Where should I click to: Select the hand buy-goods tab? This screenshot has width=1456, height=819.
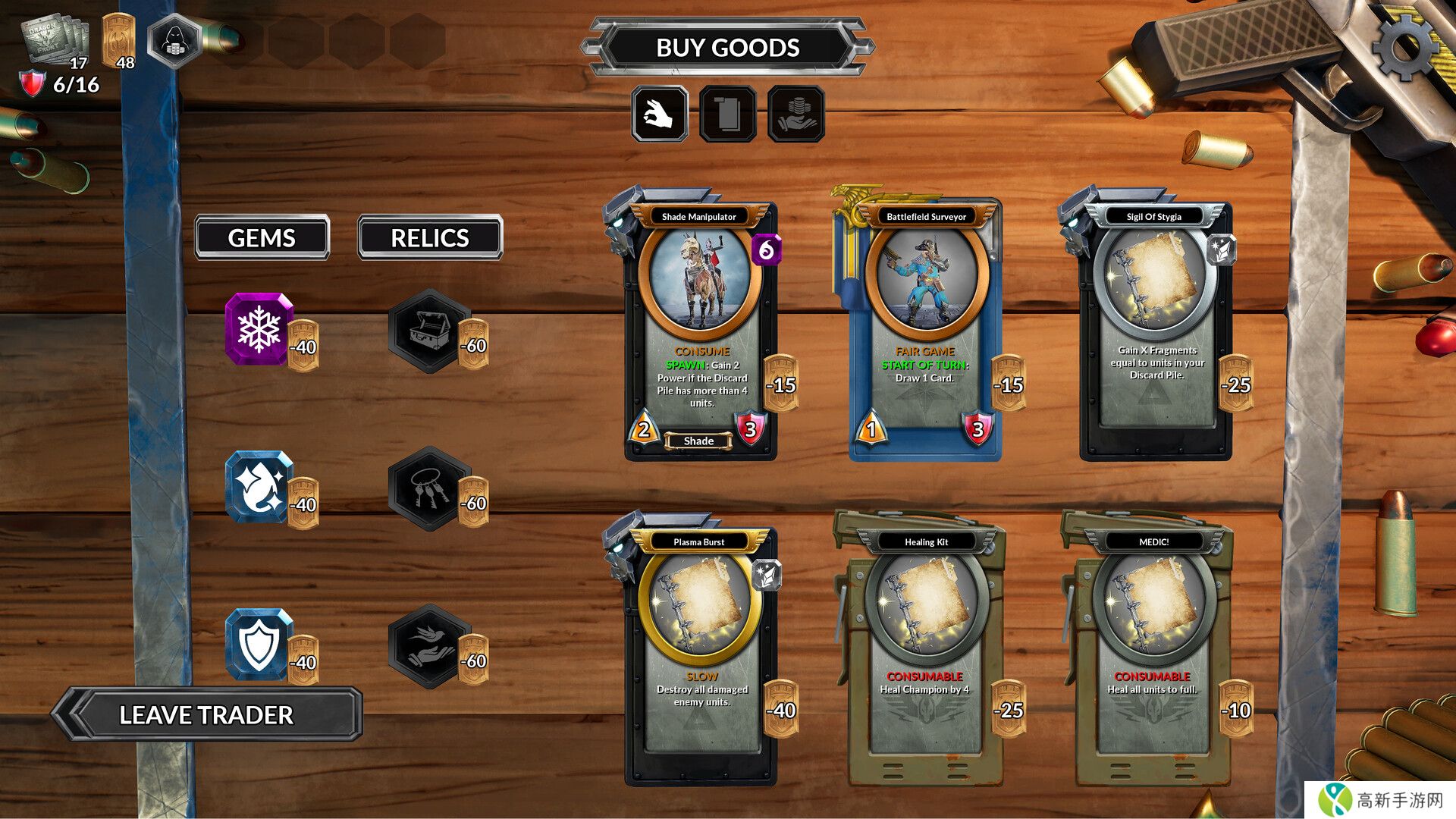[x=660, y=115]
